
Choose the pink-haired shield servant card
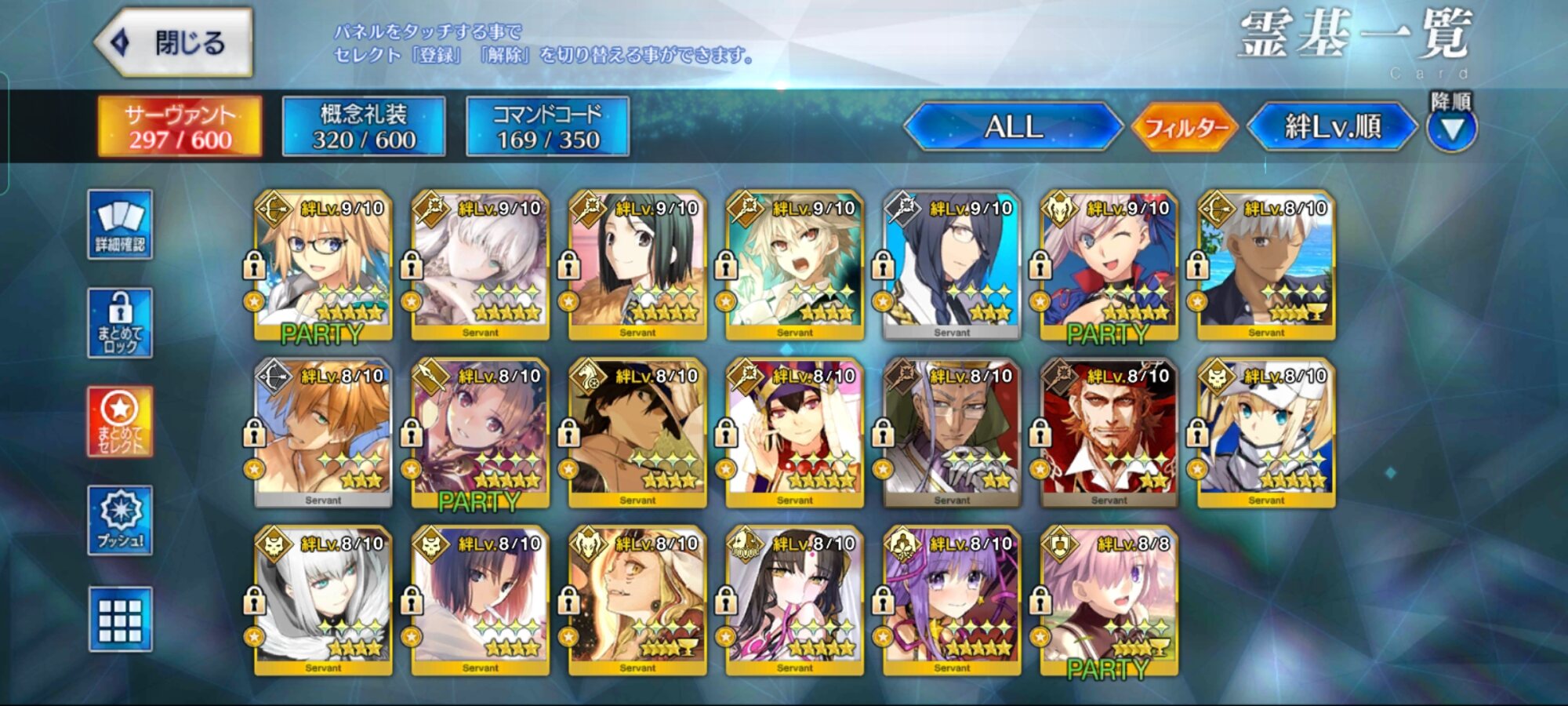point(1109,601)
